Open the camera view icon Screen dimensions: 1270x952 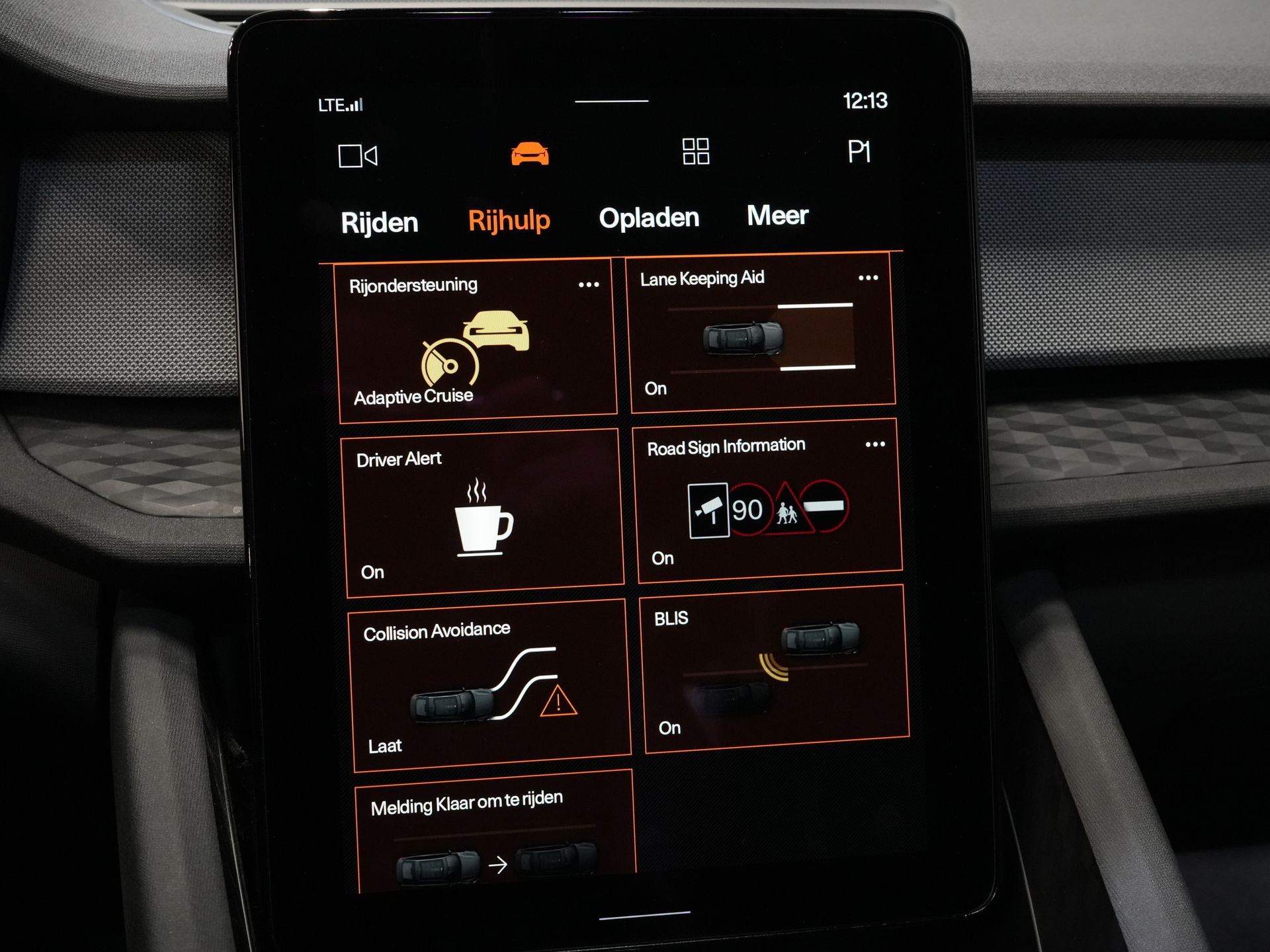coord(357,156)
